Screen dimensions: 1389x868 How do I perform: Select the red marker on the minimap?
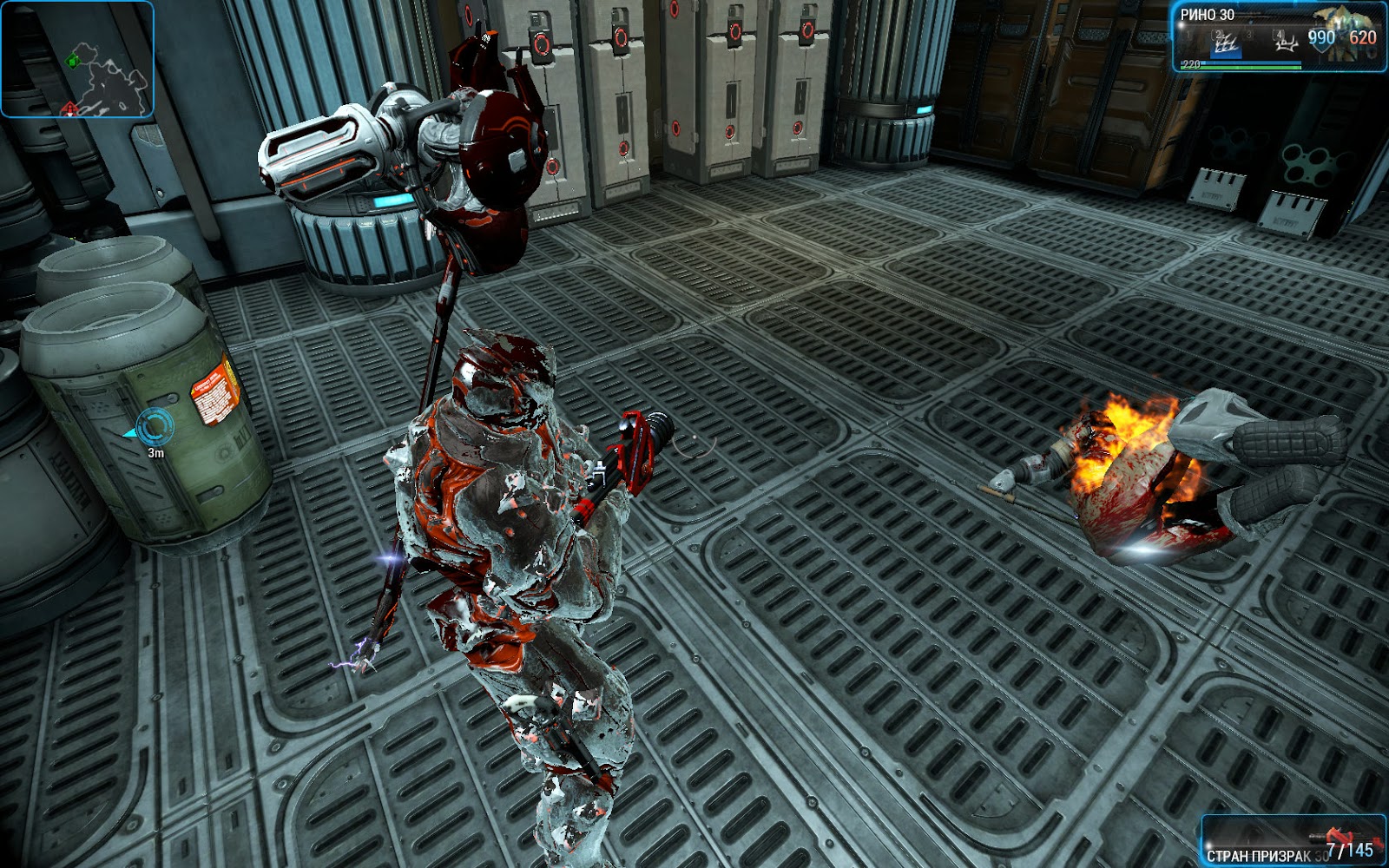pos(69,108)
